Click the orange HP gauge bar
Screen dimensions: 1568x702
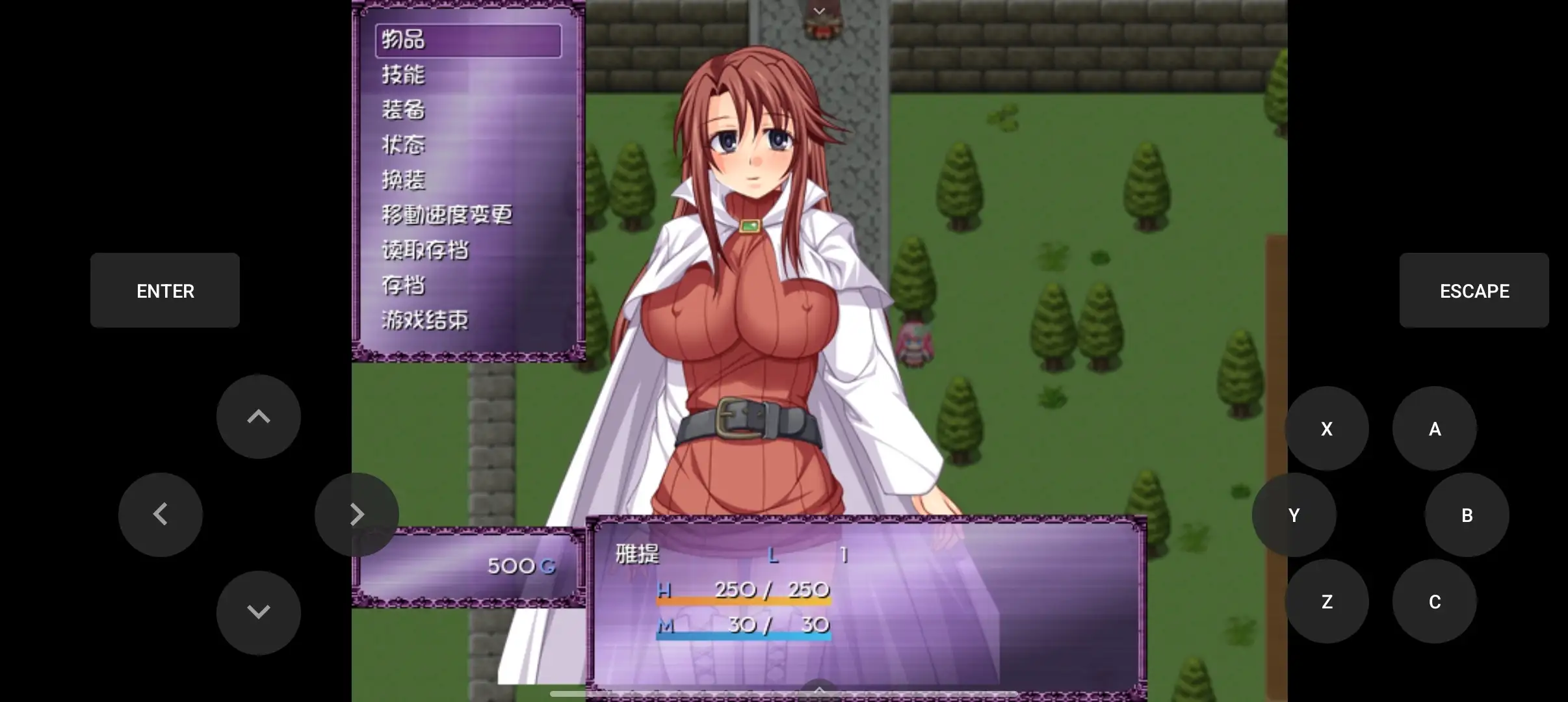click(x=743, y=603)
